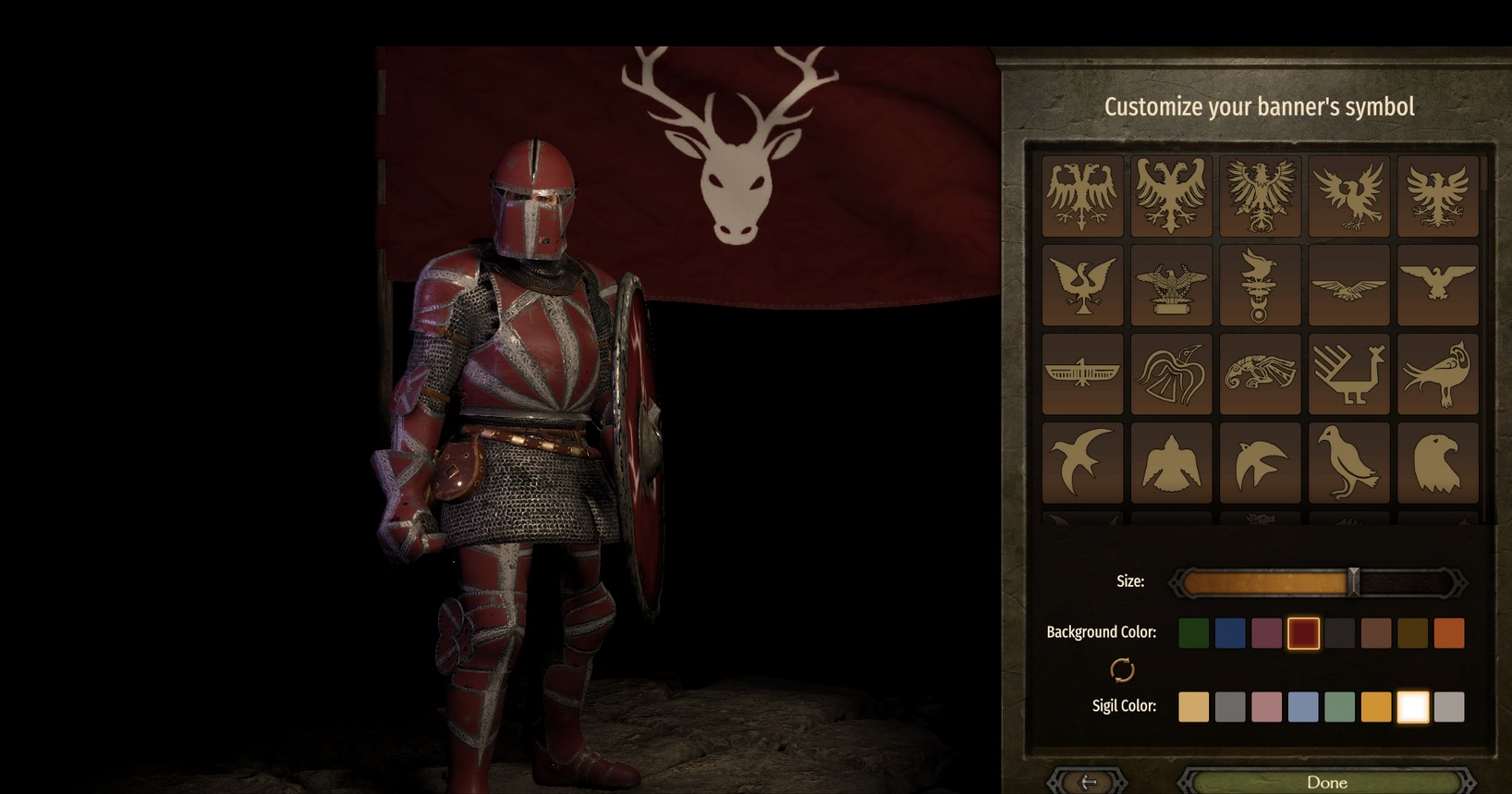The width and height of the screenshot is (1512, 794).
Task: Adjust the sigil Size slider
Action: (1353, 582)
